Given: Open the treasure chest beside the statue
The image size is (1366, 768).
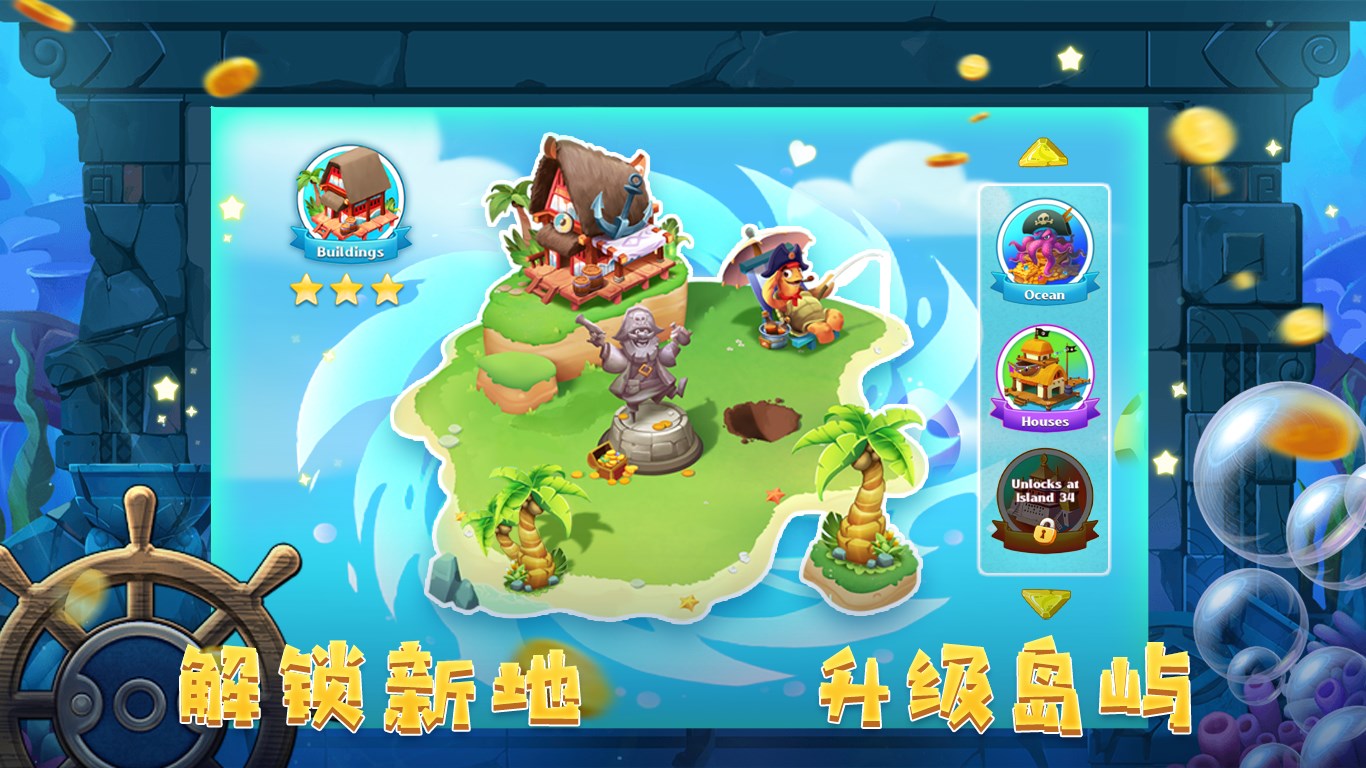Looking at the screenshot, I should pyautogui.click(x=610, y=462).
